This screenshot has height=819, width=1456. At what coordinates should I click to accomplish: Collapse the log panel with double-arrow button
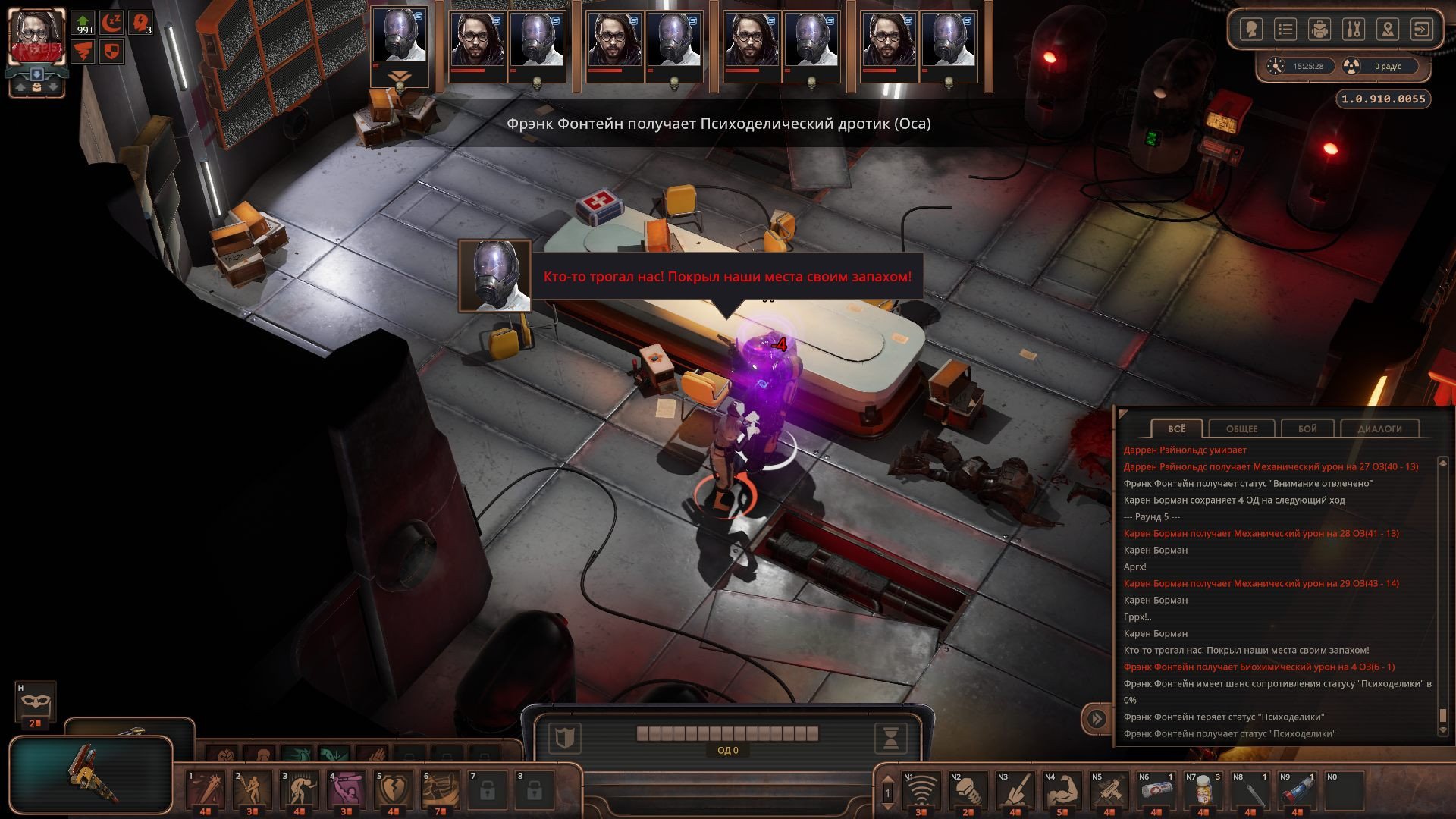click(1097, 718)
